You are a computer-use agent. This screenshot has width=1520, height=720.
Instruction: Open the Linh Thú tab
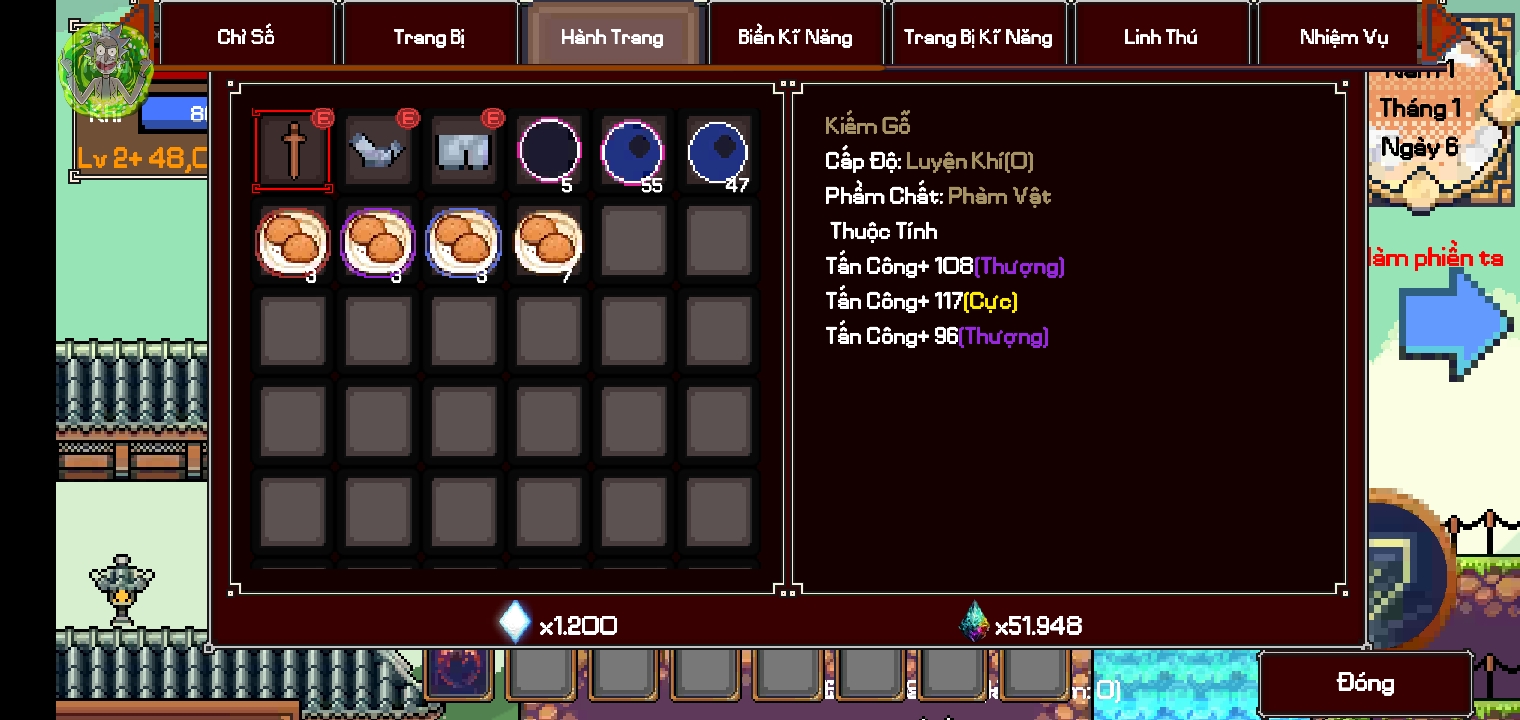pyautogui.click(x=1160, y=37)
